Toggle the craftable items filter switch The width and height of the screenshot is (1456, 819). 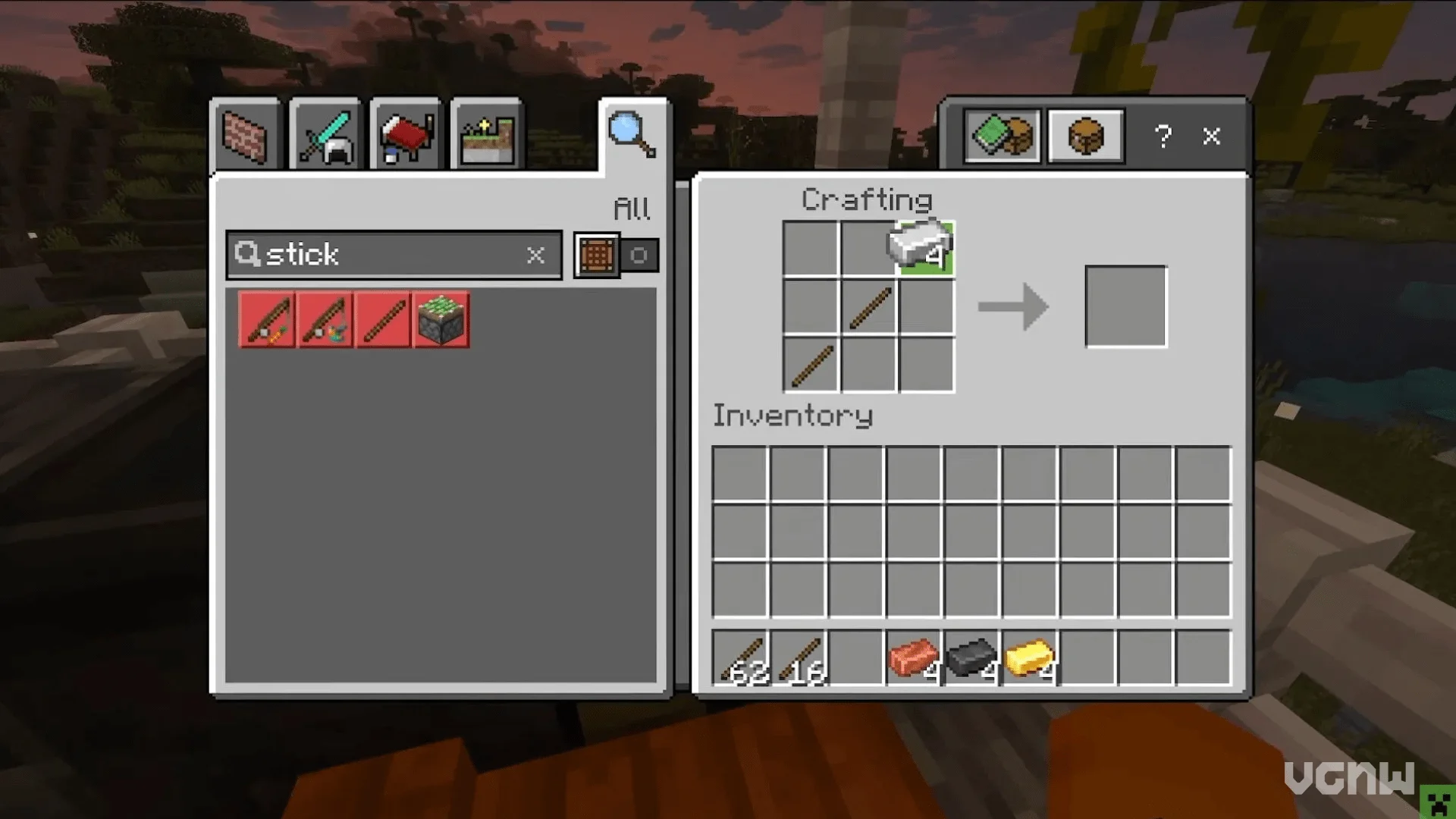point(616,256)
